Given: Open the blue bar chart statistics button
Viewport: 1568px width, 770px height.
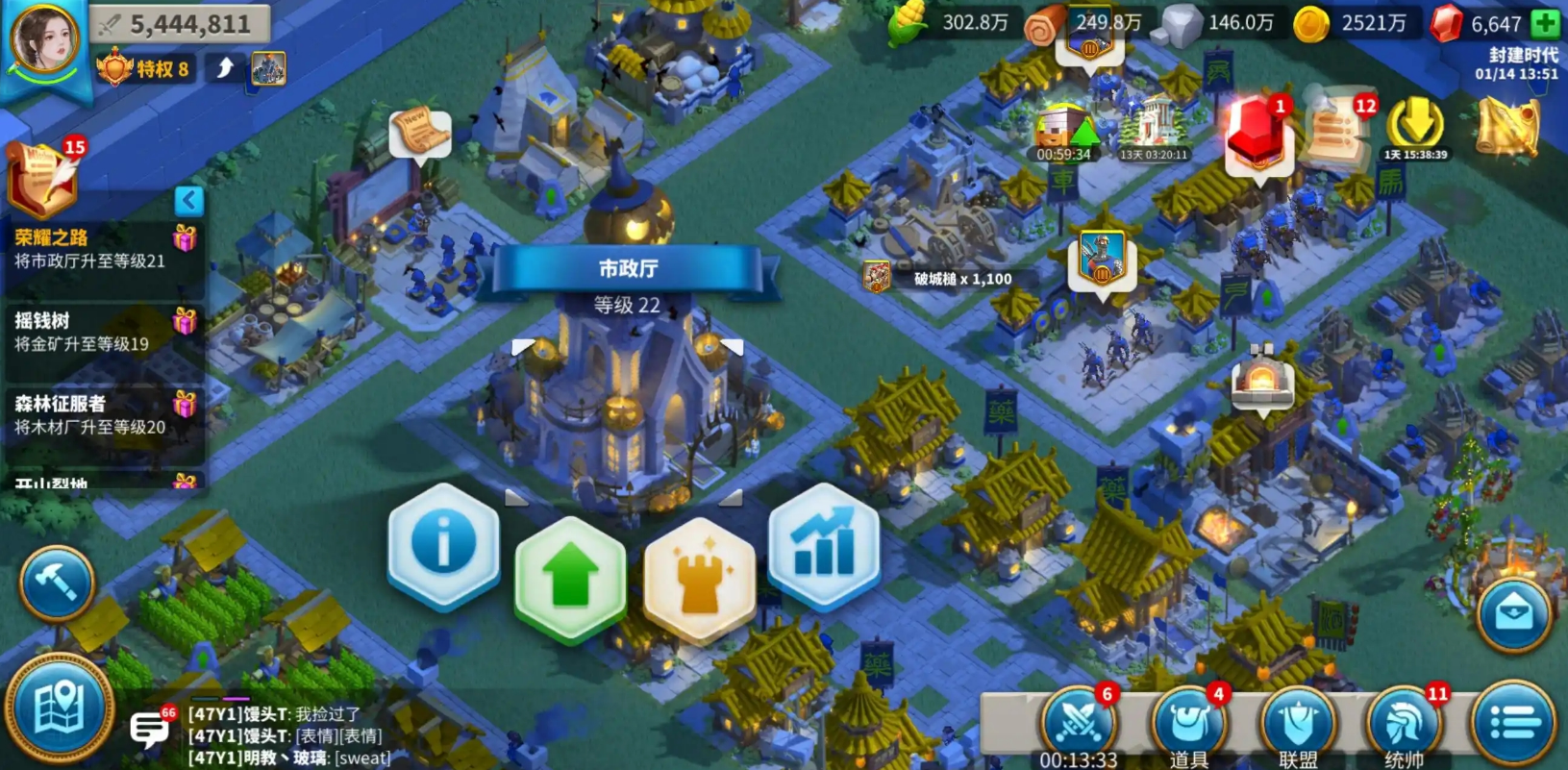Looking at the screenshot, I should (x=824, y=546).
